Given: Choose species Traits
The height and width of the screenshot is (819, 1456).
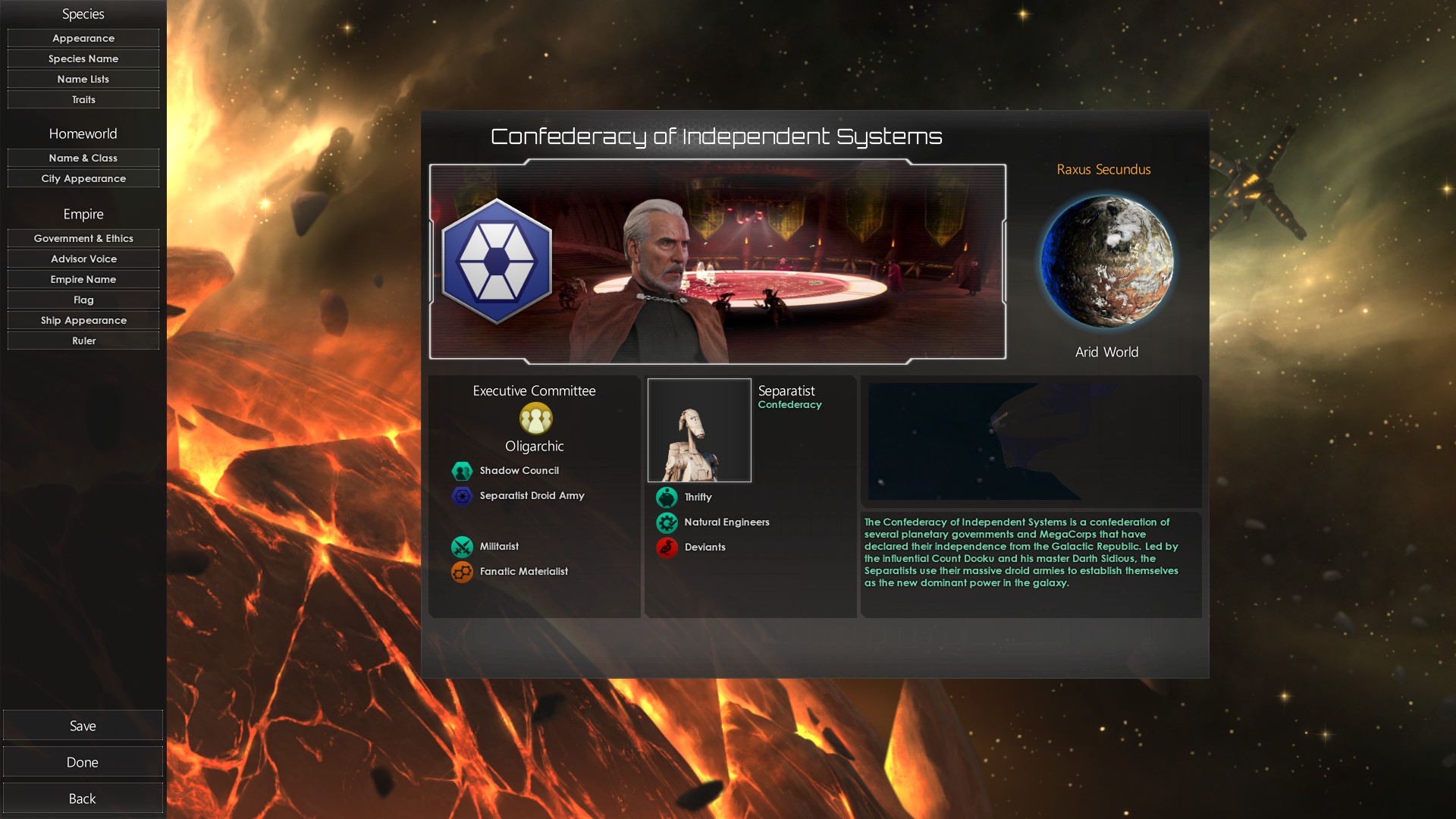Looking at the screenshot, I should 83,99.
